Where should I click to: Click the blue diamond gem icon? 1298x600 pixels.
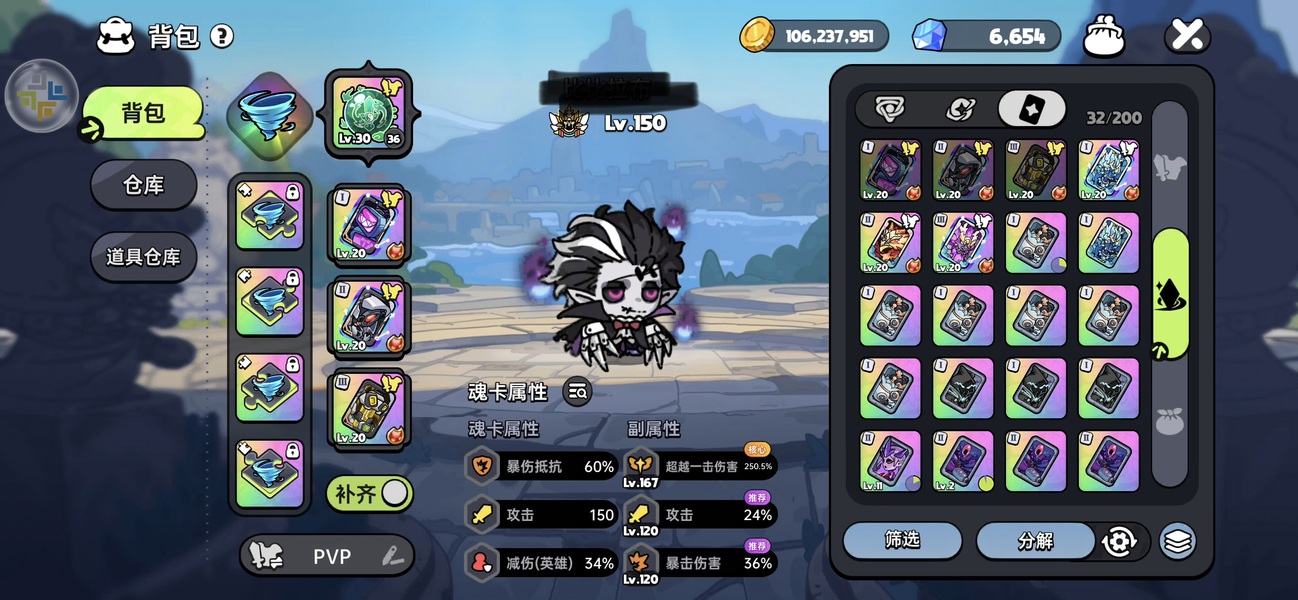(929, 36)
